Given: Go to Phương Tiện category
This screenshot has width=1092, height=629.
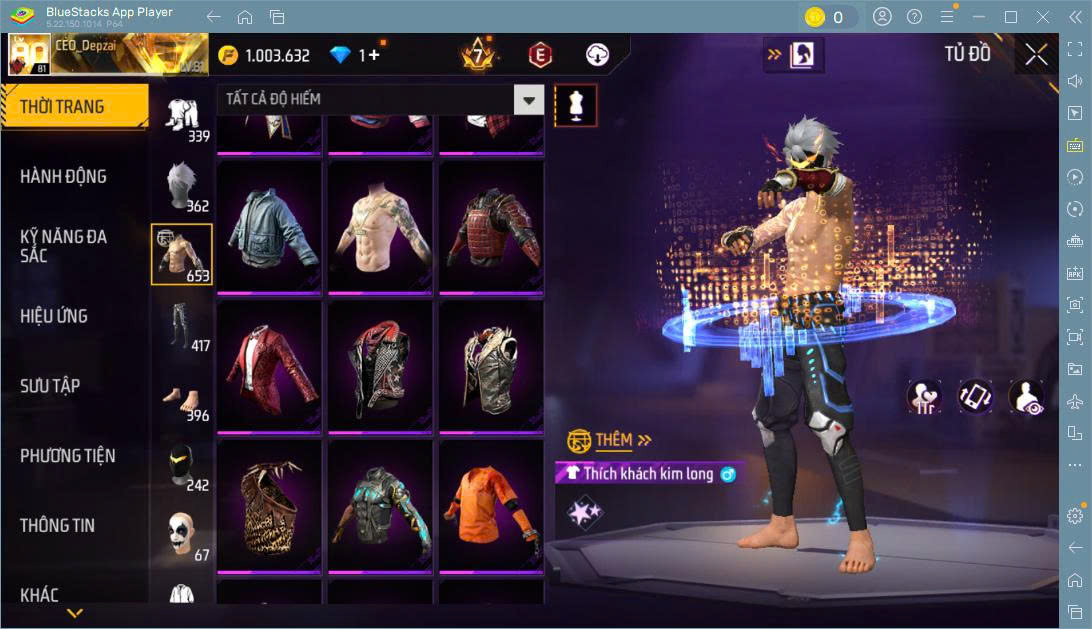Looking at the screenshot, I should 67,456.
